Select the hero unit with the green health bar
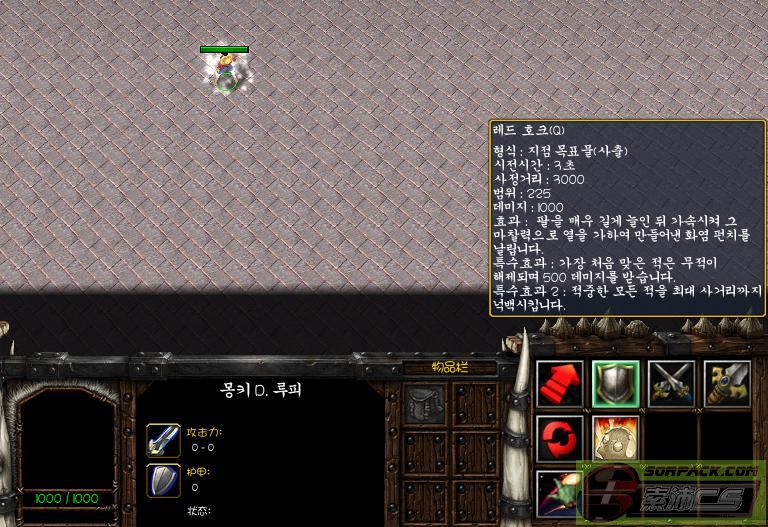Screen dimensions: 768x527 coord(226,74)
